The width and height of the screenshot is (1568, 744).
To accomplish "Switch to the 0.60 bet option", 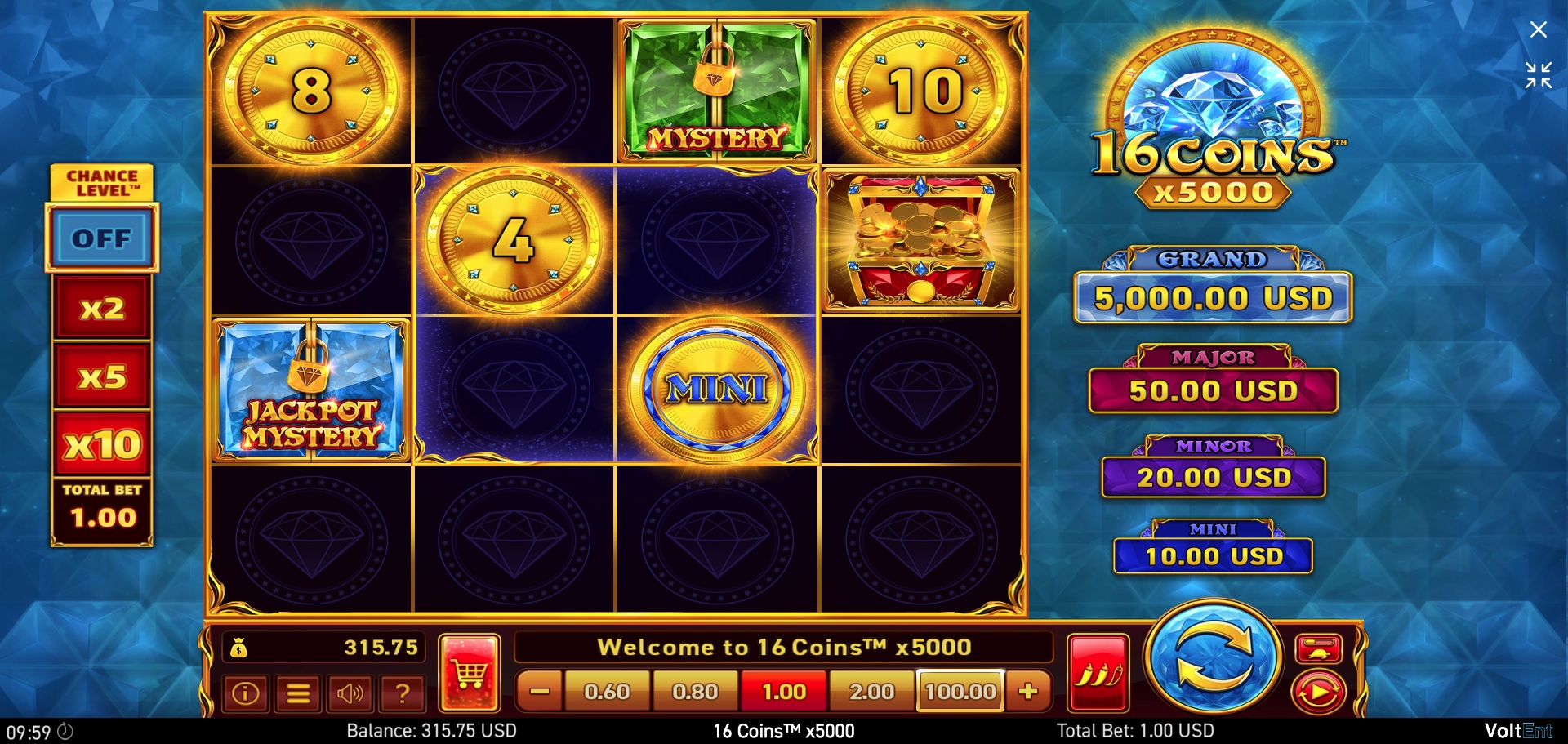I will [607, 691].
